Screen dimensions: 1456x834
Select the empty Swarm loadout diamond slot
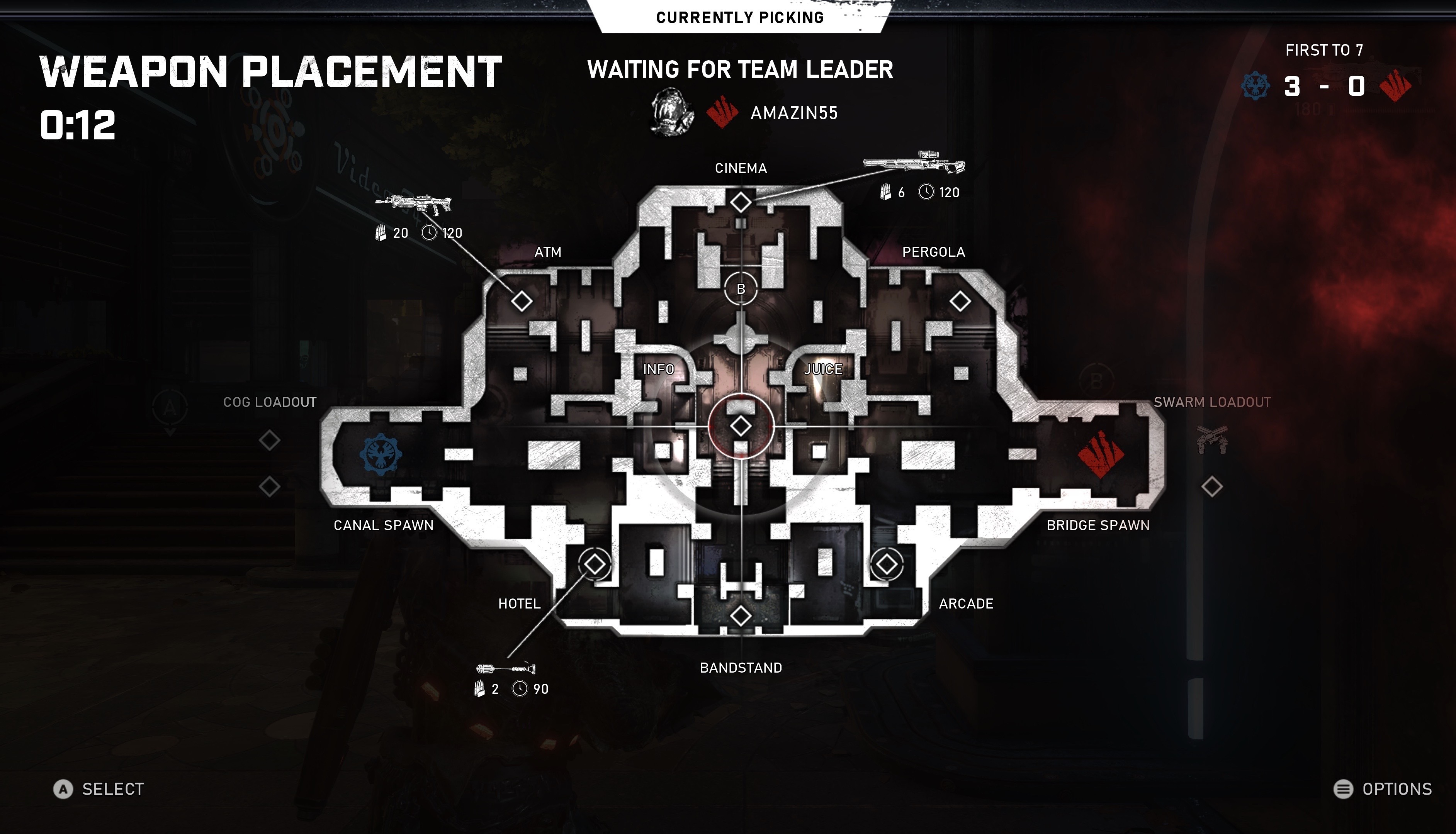tap(1212, 486)
